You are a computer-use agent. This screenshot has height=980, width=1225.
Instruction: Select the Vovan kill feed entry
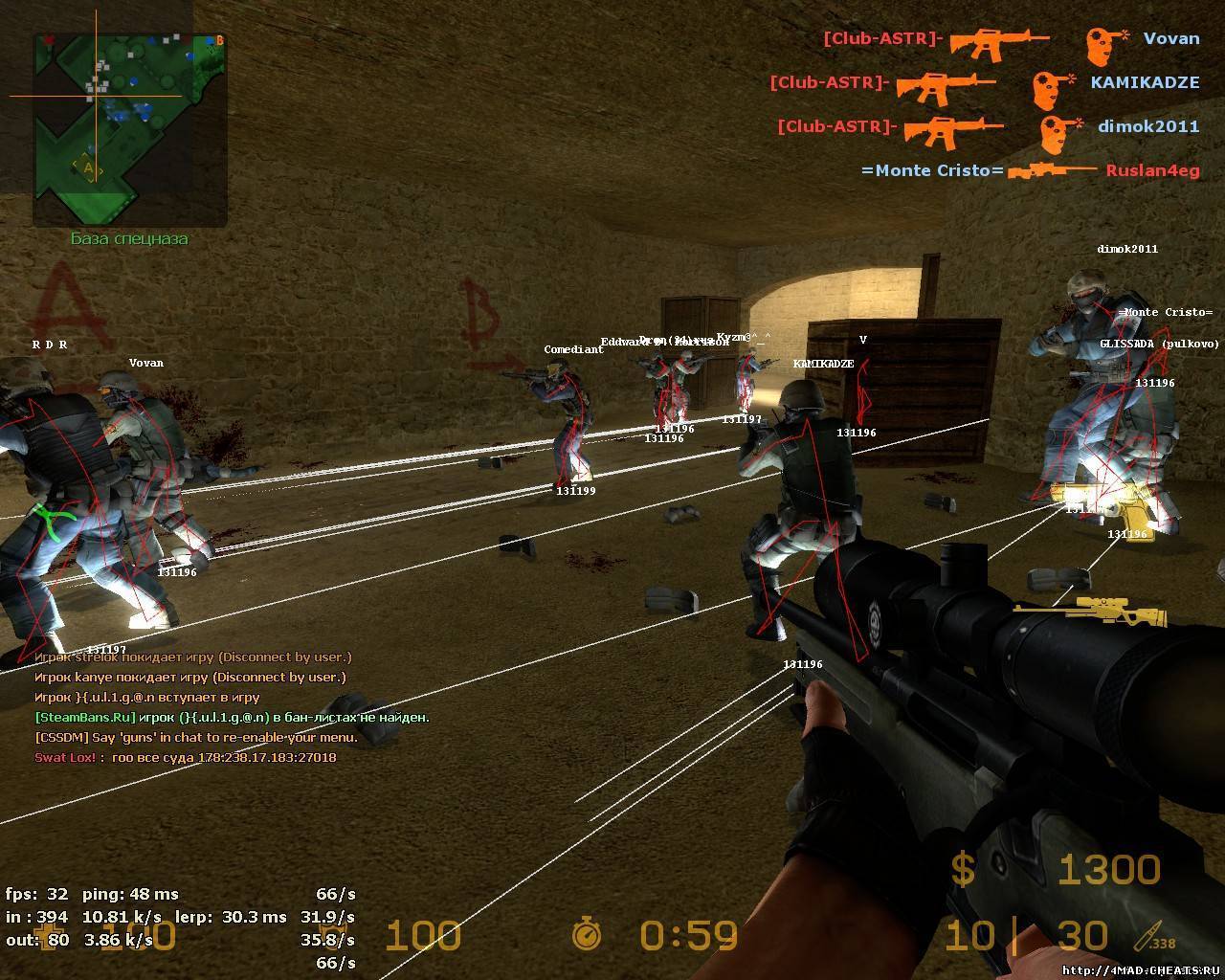click(x=1011, y=39)
